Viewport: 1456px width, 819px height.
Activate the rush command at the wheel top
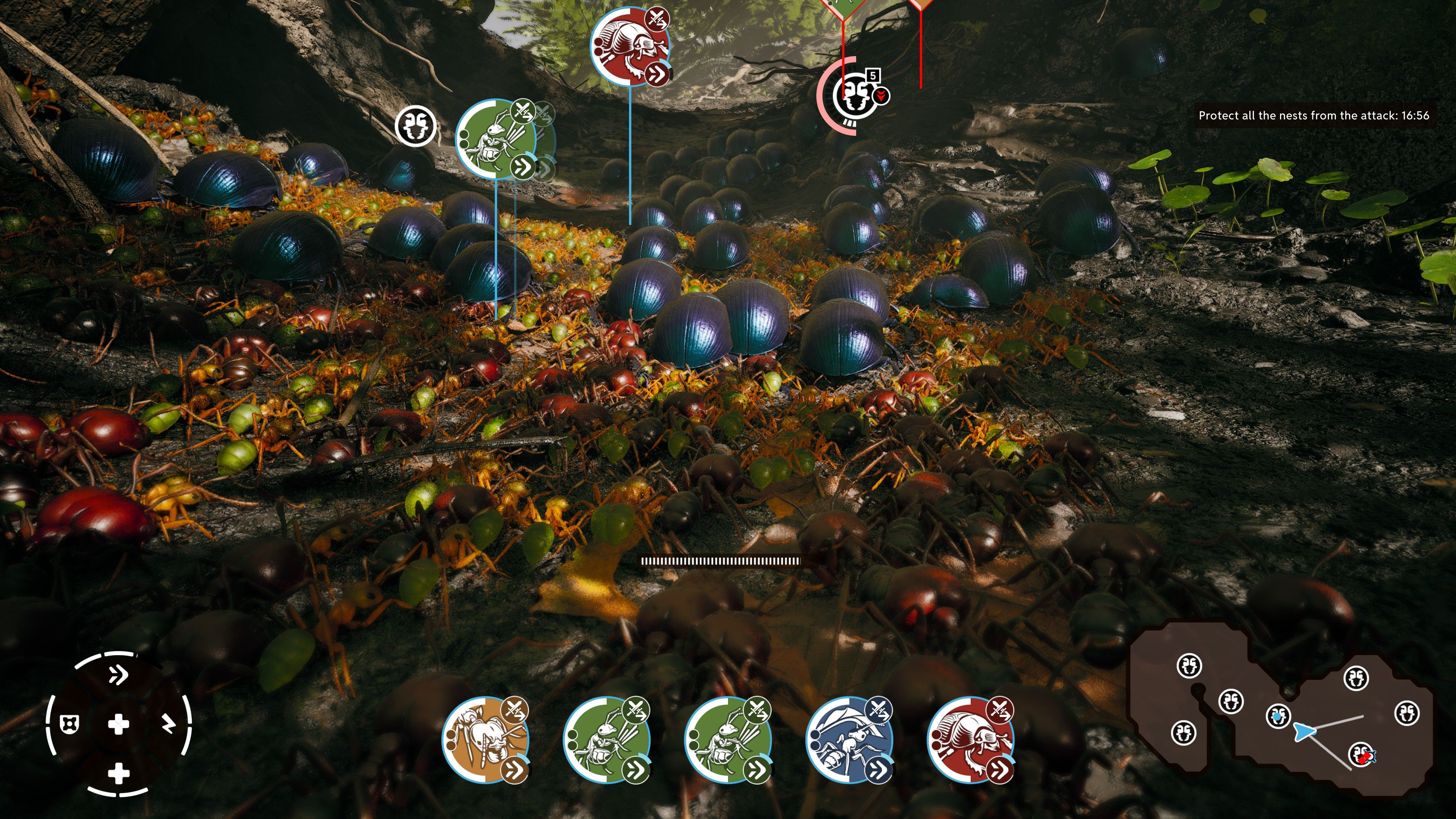tap(118, 674)
